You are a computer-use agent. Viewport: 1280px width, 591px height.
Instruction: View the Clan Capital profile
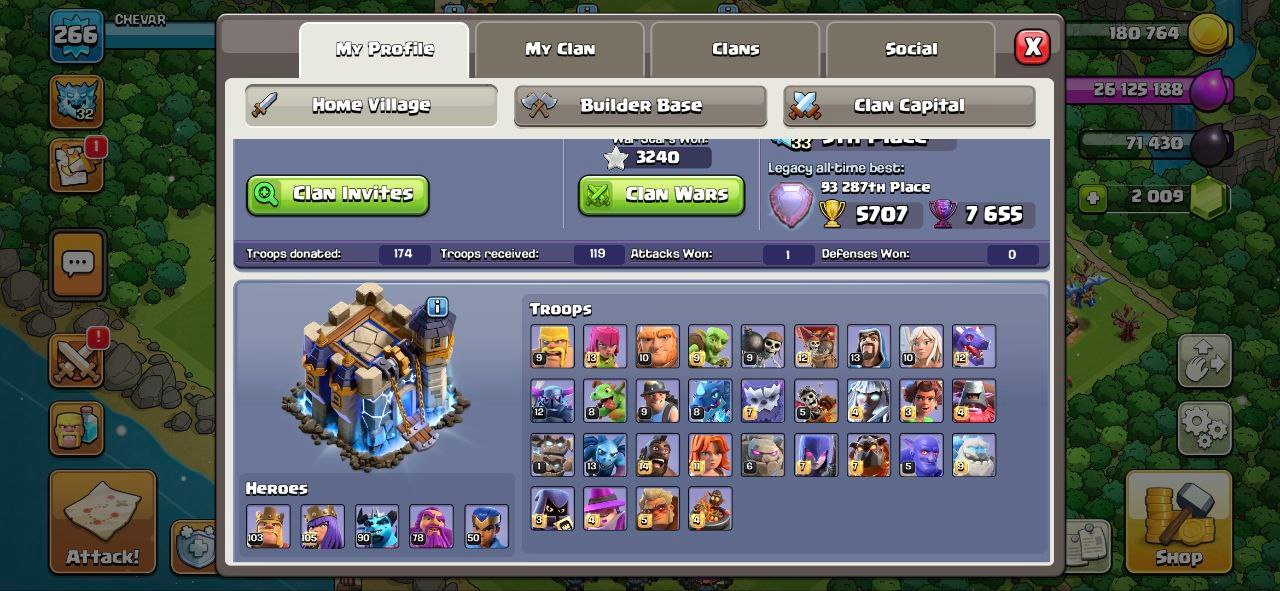[x=908, y=105]
